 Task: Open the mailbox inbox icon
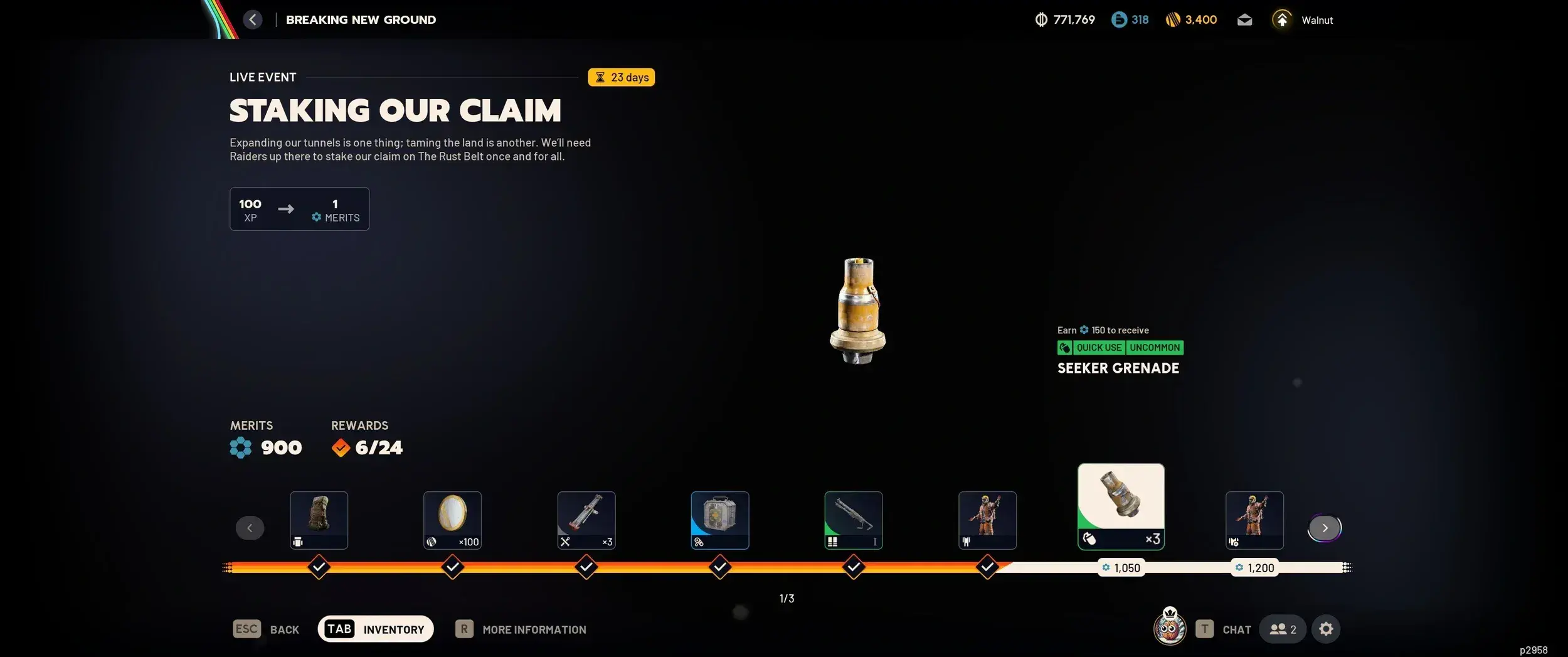(x=1244, y=19)
